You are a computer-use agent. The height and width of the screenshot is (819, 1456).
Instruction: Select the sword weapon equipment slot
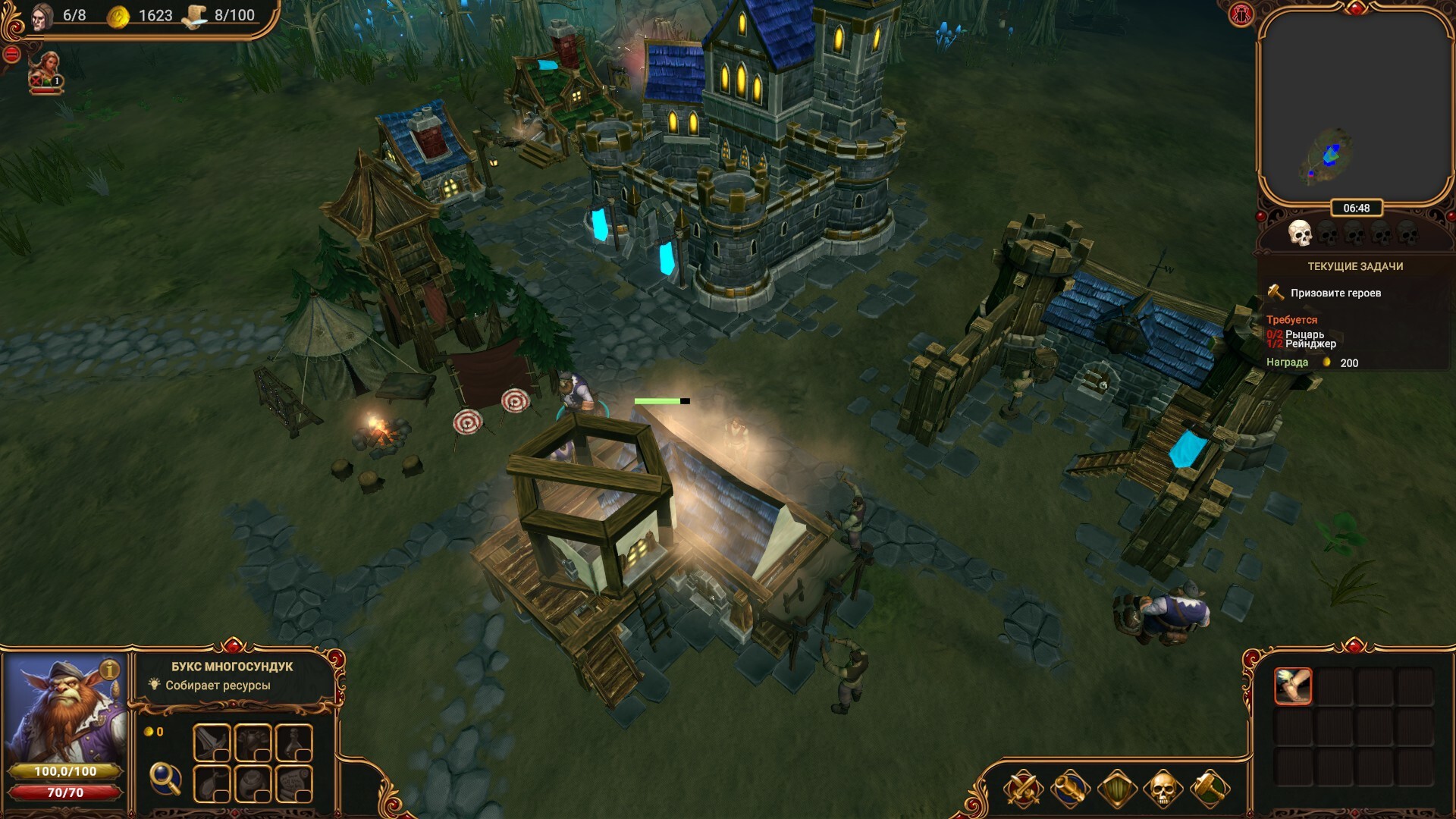212,742
